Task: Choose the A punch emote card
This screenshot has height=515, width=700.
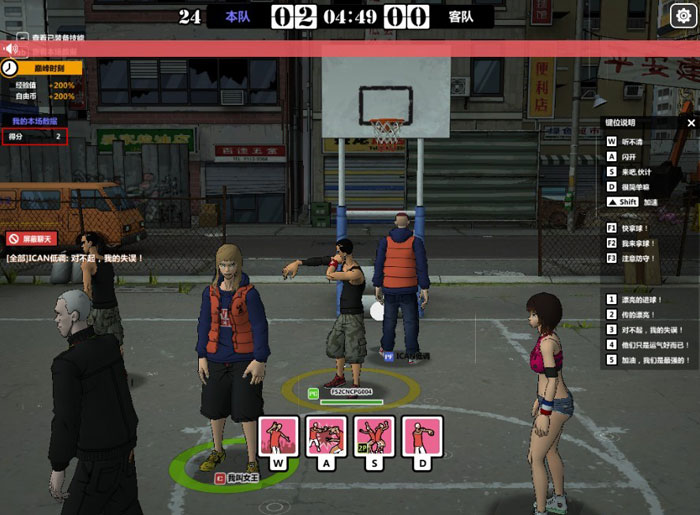Action: coord(327,438)
